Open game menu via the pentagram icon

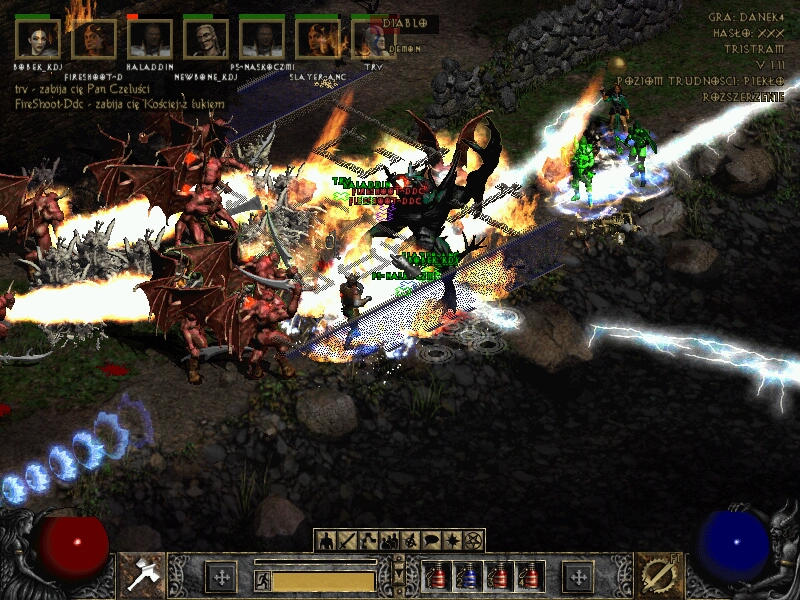(473, 541)
